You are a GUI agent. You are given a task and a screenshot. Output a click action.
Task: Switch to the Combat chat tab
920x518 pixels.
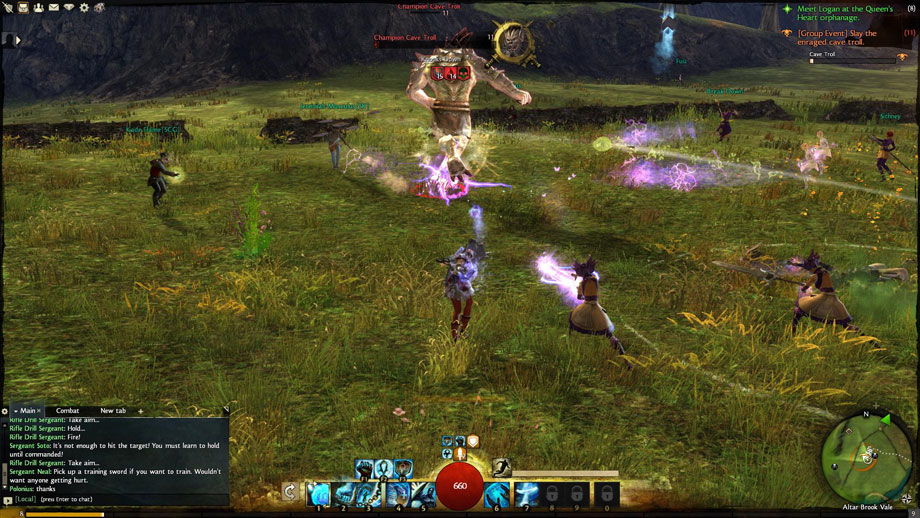[x=67, y=411]
